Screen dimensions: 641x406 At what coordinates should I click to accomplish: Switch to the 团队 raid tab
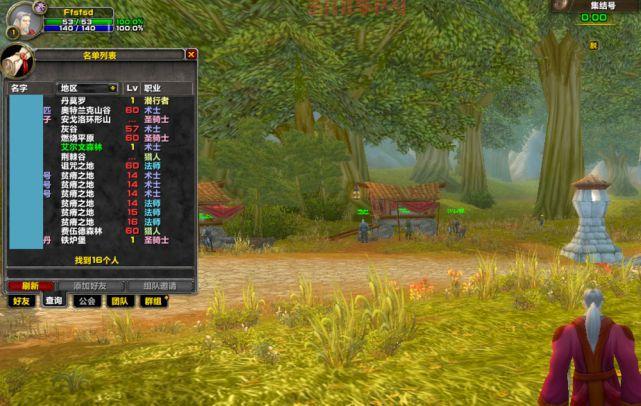(x=119, y=300)
